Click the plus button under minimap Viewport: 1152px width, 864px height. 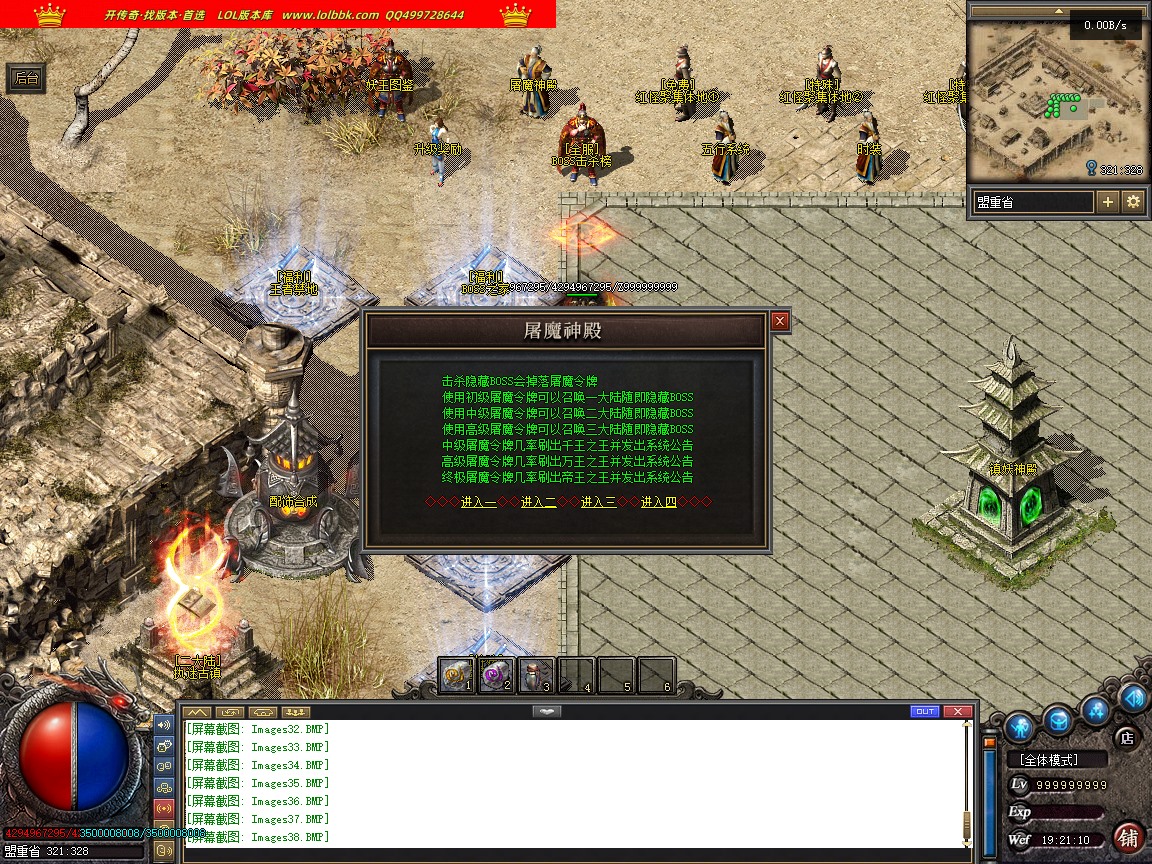[1108, 202]
